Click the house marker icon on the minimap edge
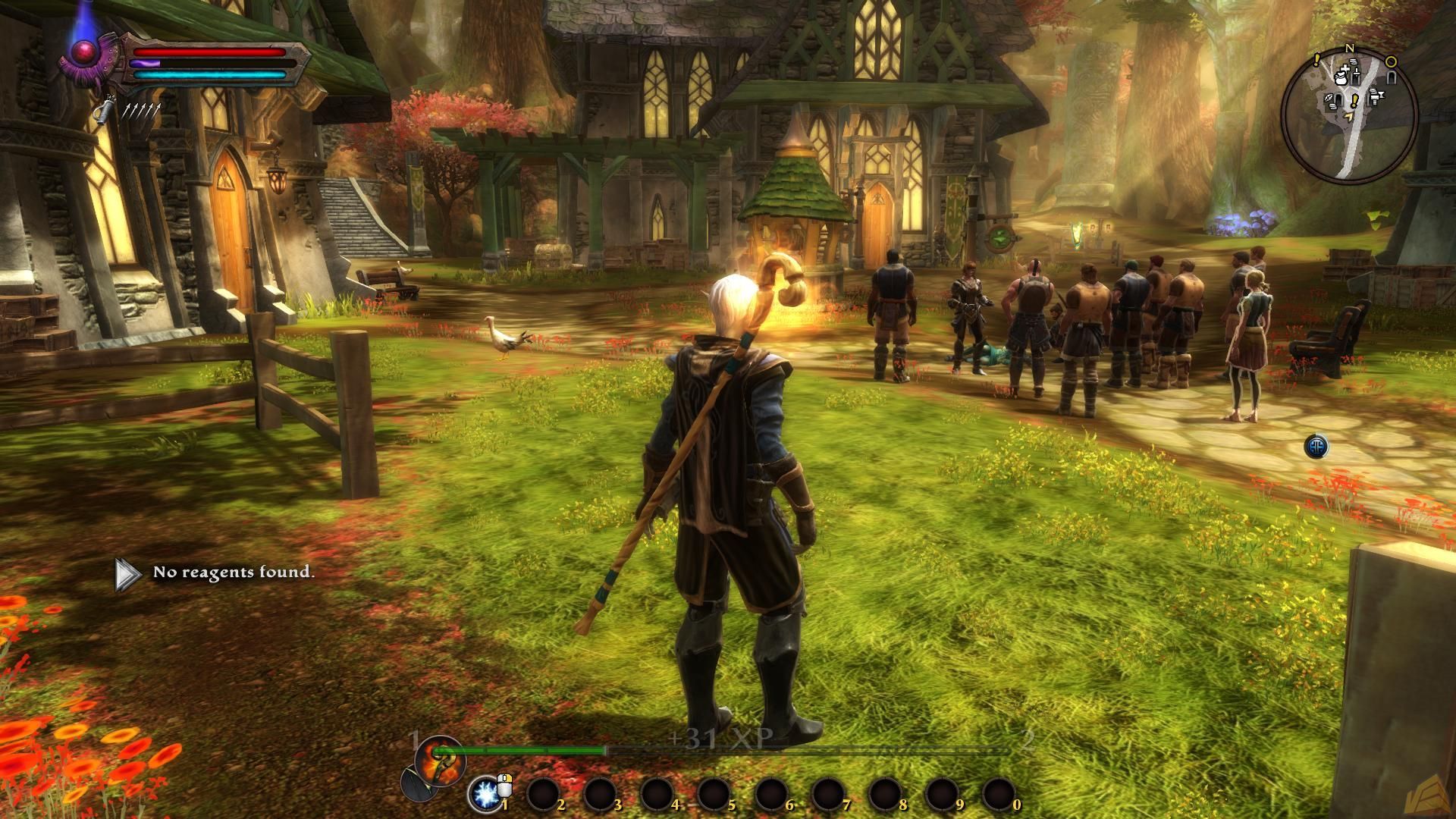Screen dimensions: 1456x819 (x=1390, y=77)
